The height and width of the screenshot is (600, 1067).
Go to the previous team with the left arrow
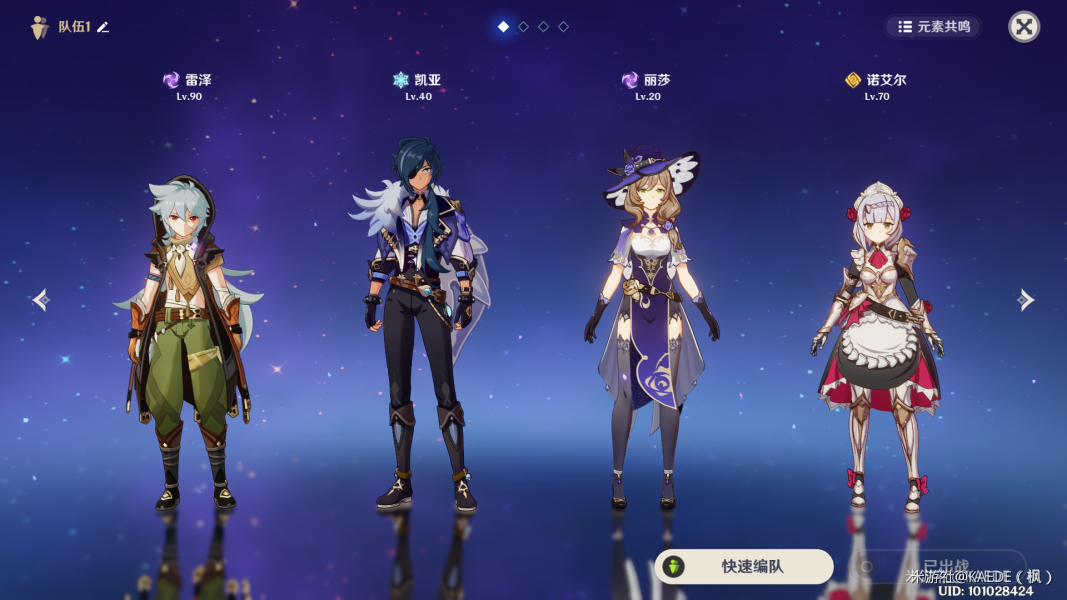click(41, 300)
